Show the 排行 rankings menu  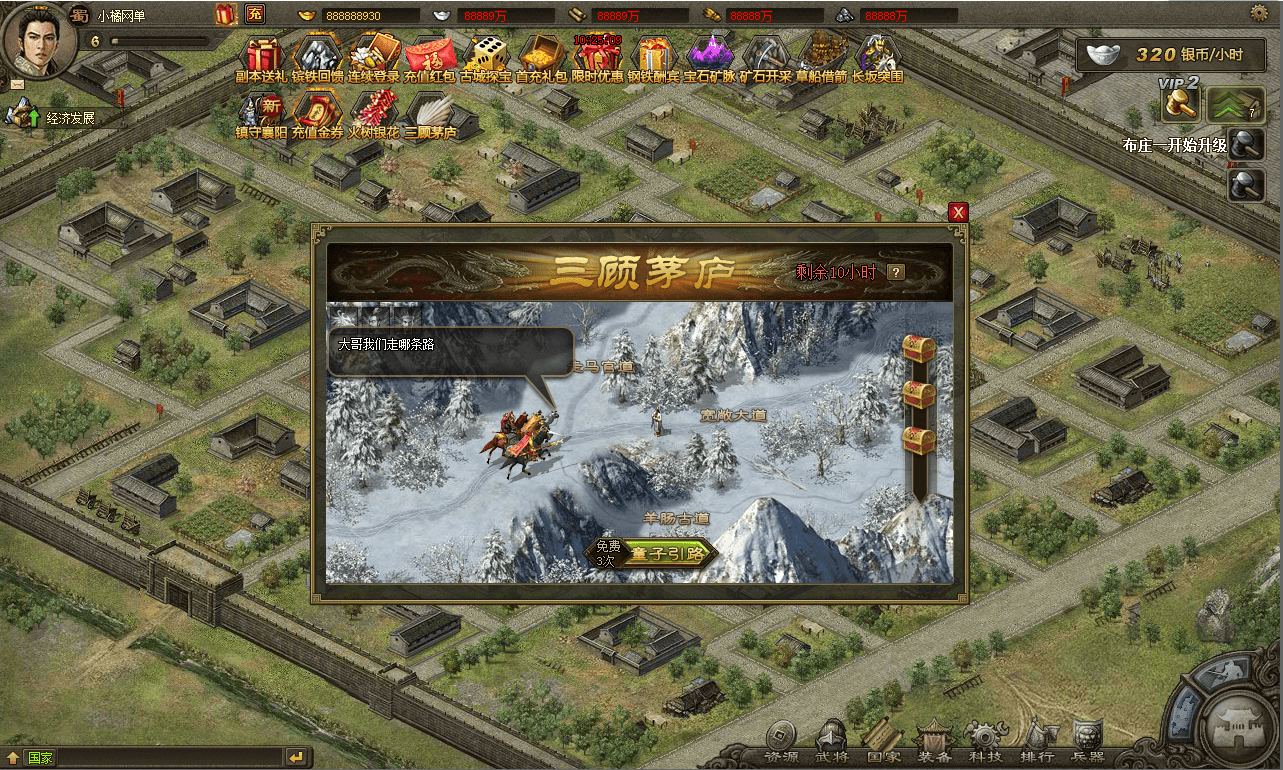(1038, 742)
